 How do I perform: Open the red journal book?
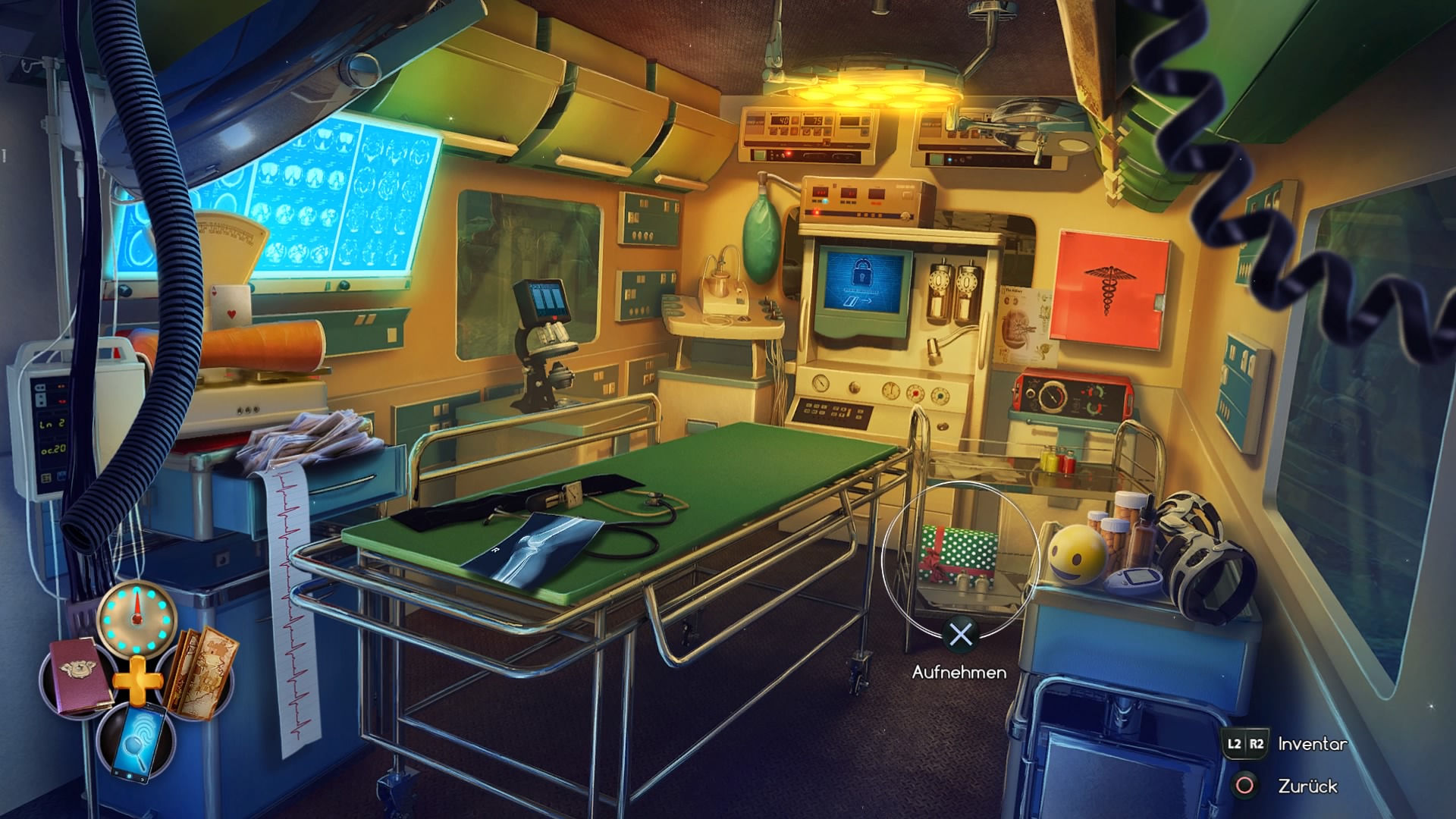click(x=78, y=677)
